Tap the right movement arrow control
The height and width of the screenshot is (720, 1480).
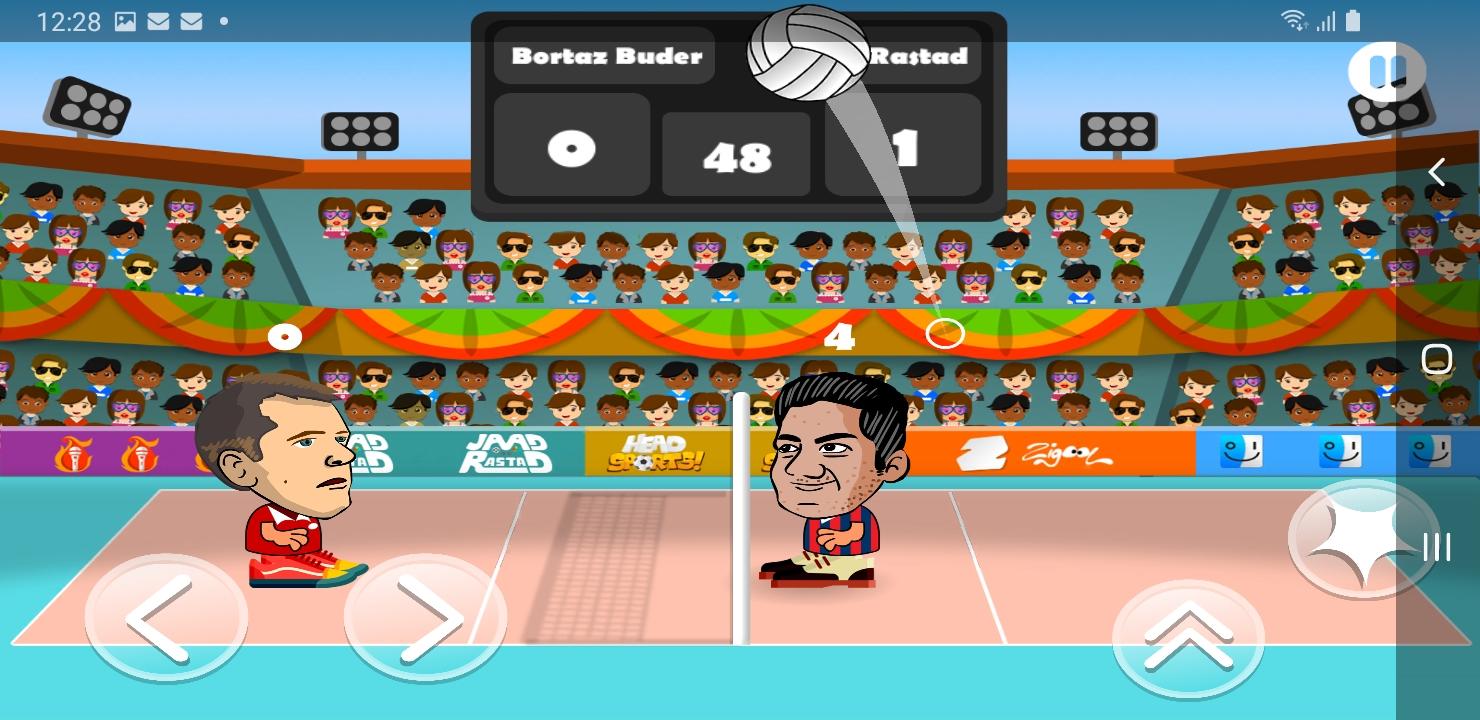pyautogui.click(x=424, y=618)
